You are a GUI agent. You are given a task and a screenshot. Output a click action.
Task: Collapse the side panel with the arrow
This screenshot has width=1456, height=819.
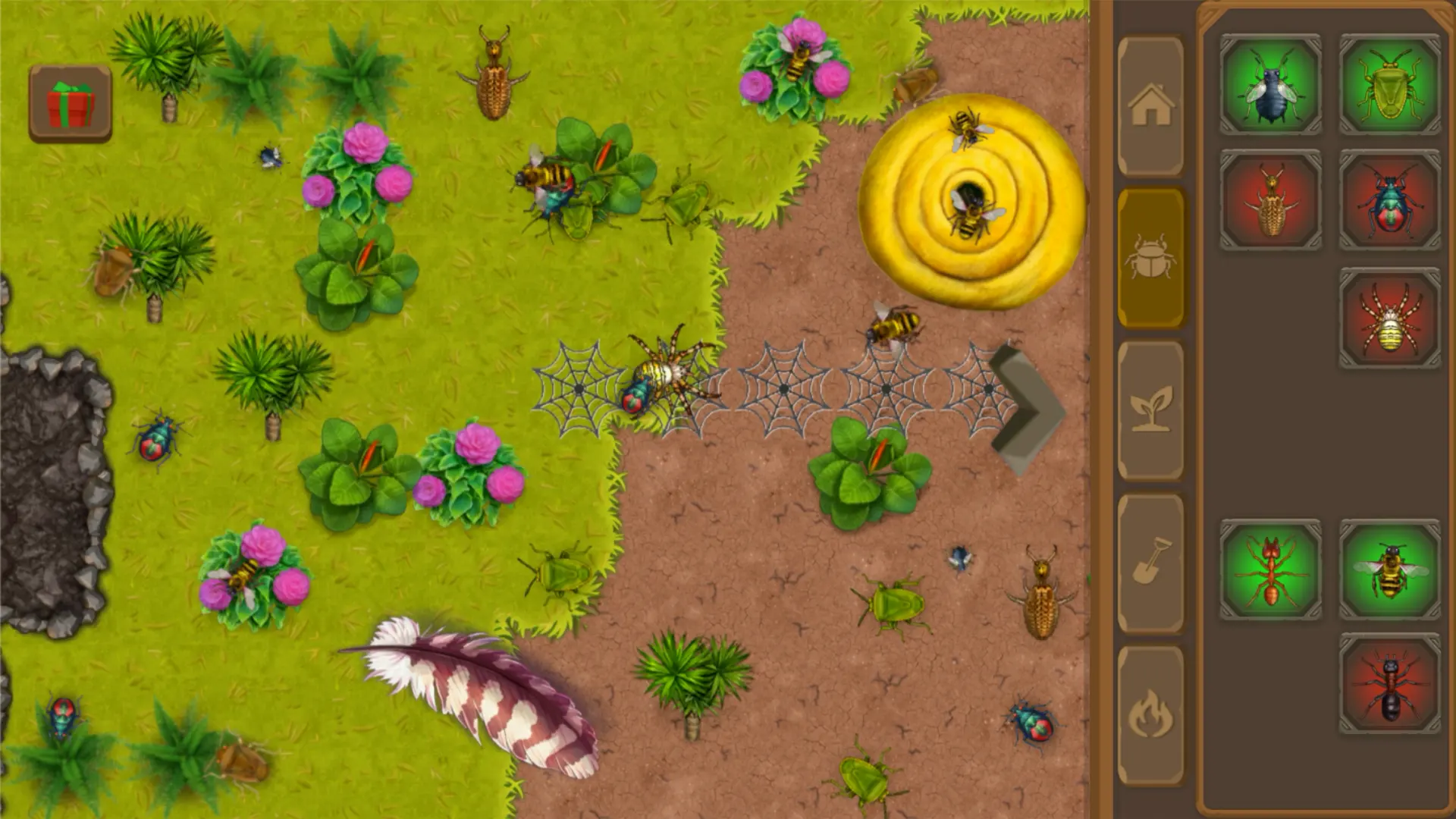click(1028, 410)
